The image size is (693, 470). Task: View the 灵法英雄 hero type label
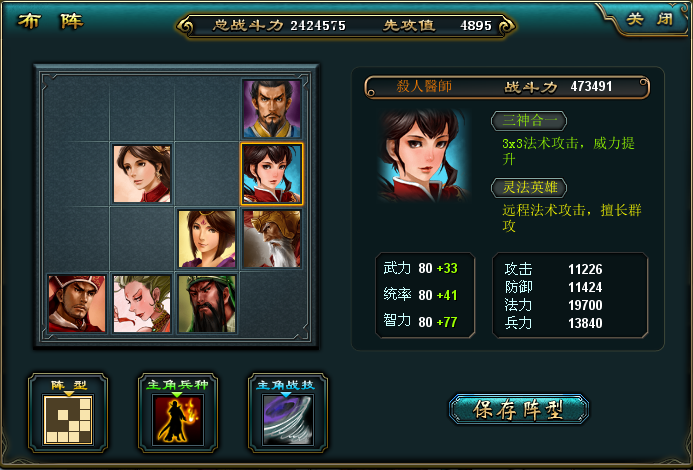click(x=528, y=187)
